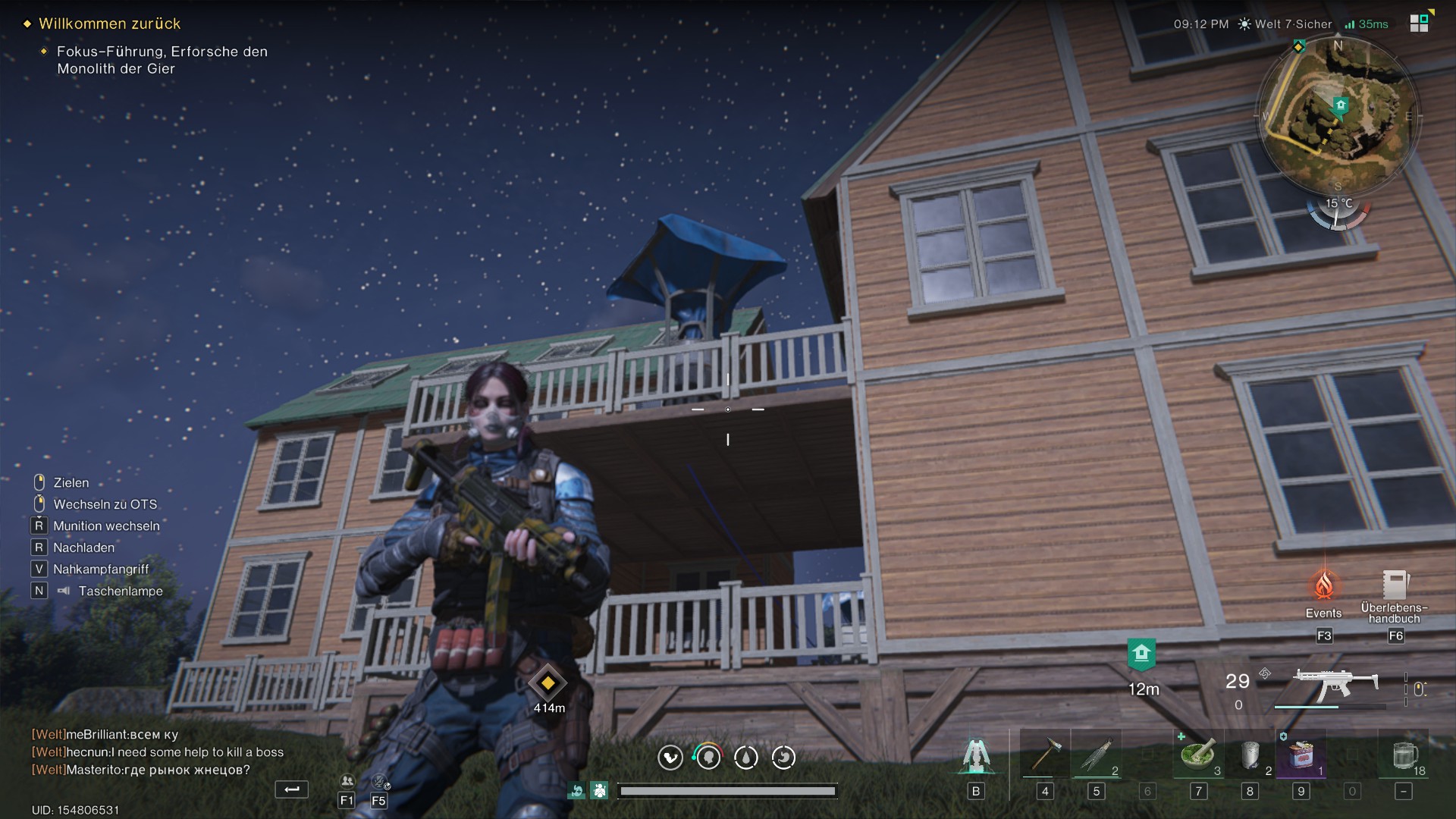The height and width of the screenshot is (819, 1456).
Task: Open the Überlebenshandbuch book icon
Action: coord(1395,585)
